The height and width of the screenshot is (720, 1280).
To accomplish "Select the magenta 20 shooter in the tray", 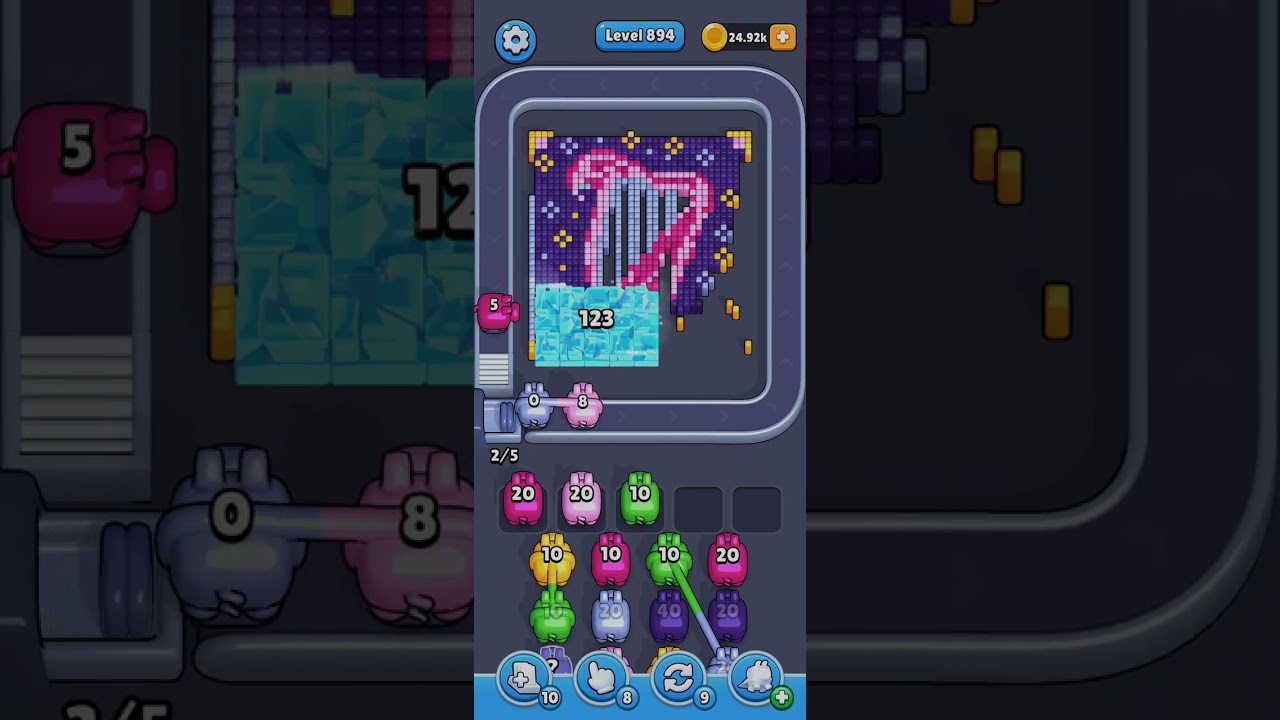I will [522, 499].
